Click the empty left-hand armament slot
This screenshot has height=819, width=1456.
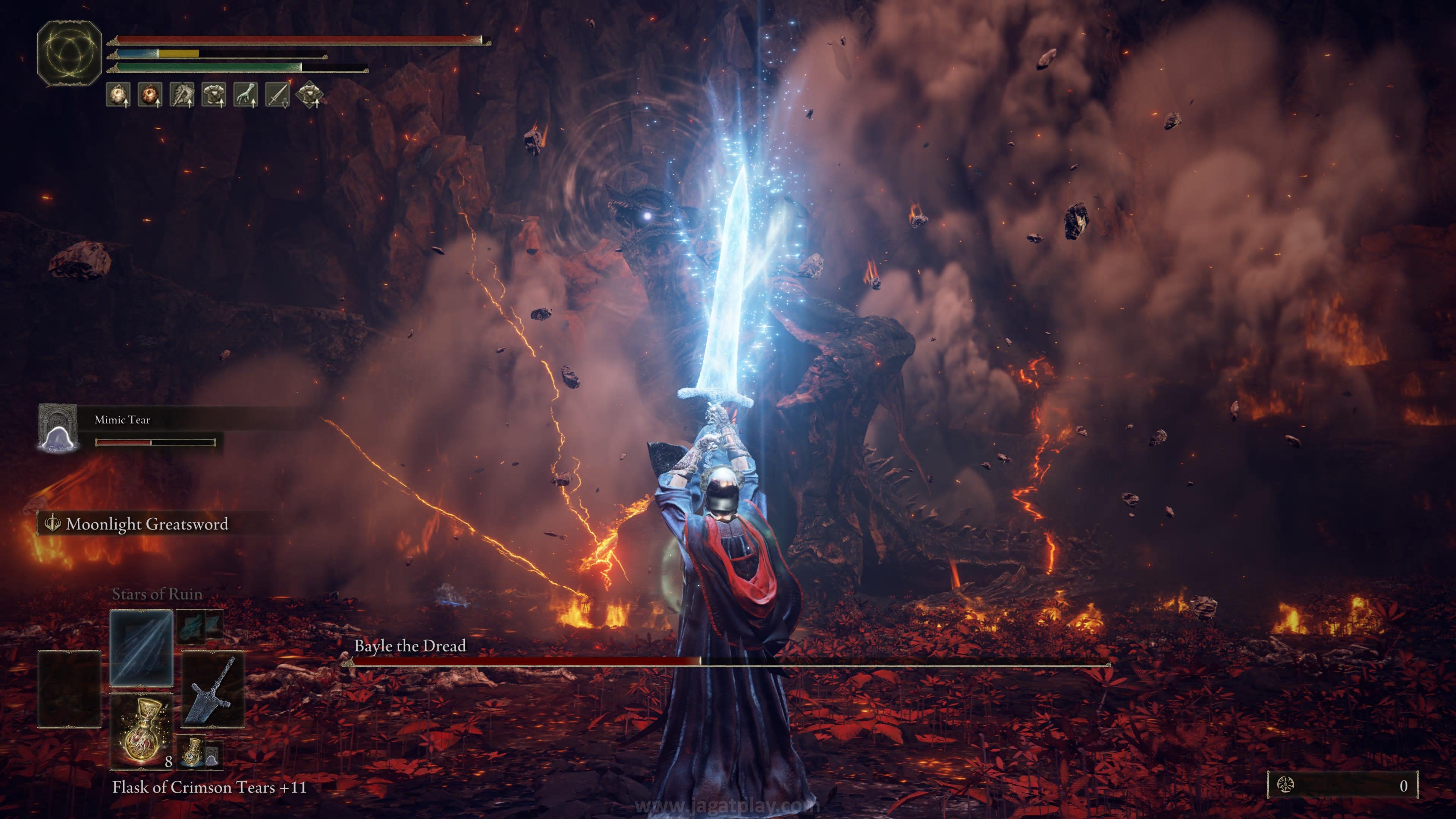69,689
